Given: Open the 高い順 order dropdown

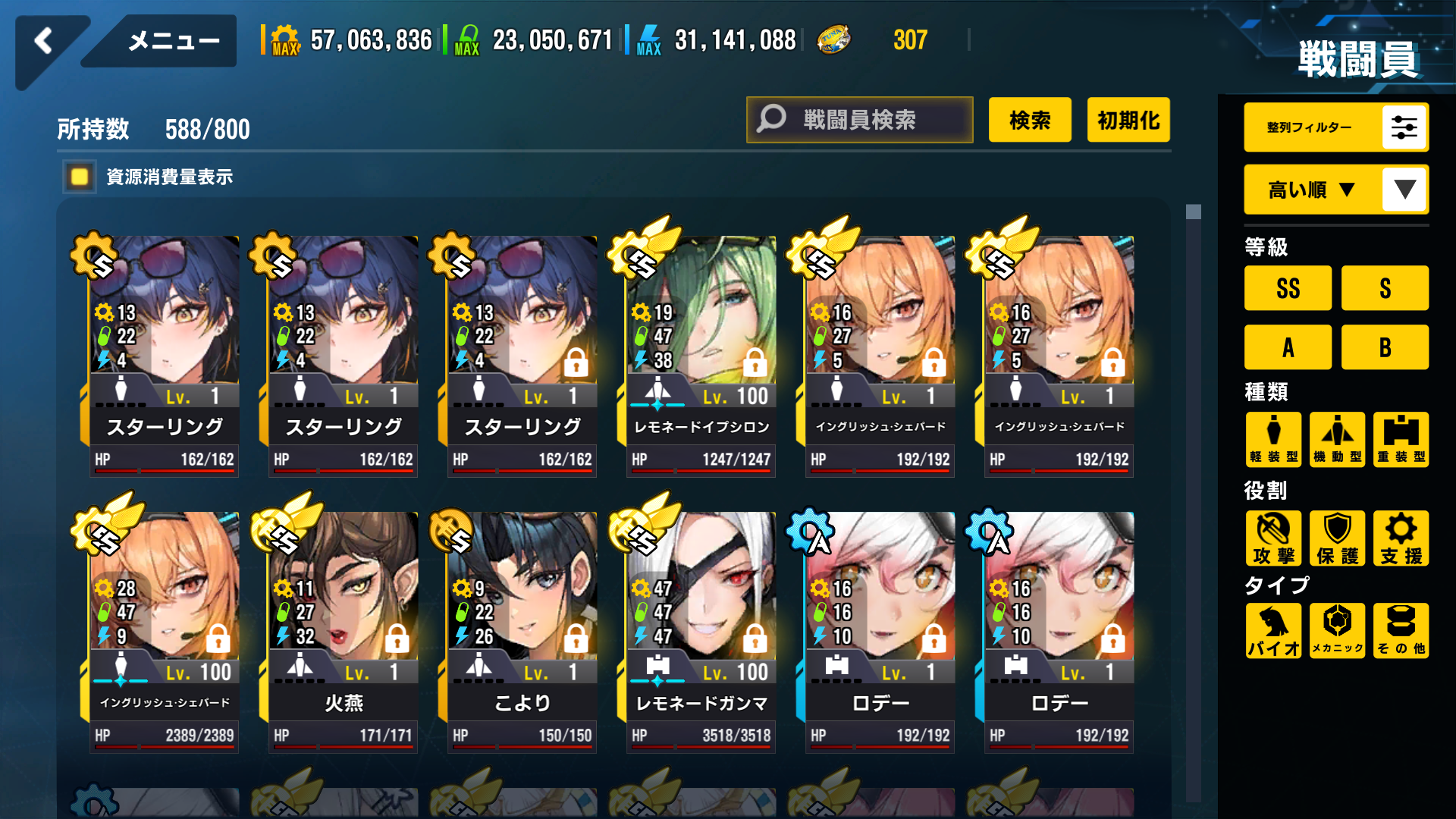Looking at the screenshot, I should (1336, 190).
